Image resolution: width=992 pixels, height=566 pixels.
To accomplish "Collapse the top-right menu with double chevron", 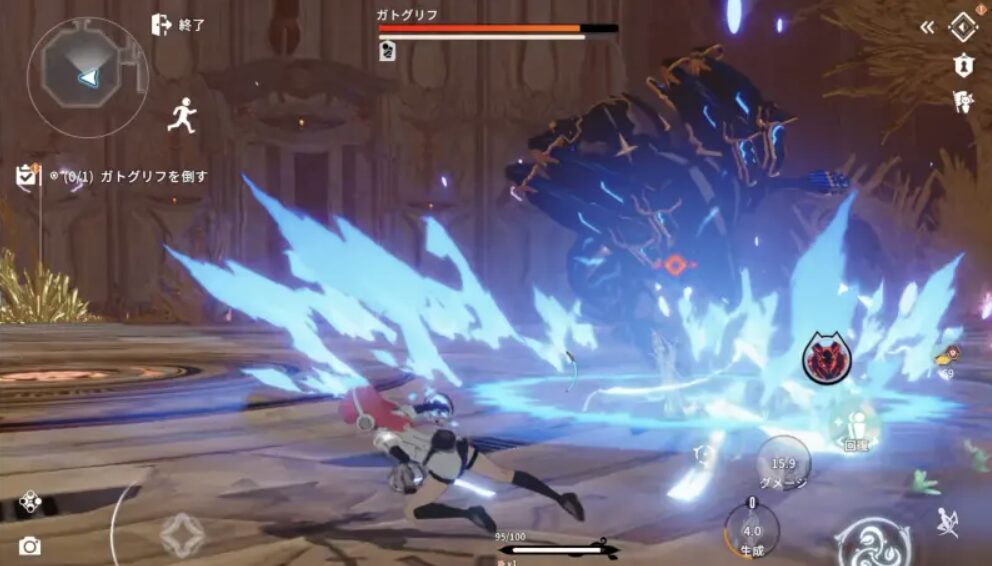I will [x=928, y=27].
